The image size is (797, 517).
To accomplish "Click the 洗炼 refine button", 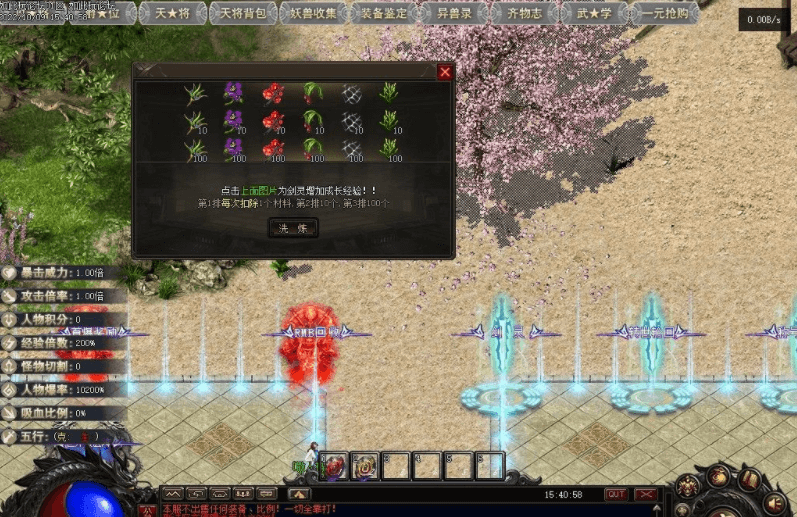I will 293,228.
